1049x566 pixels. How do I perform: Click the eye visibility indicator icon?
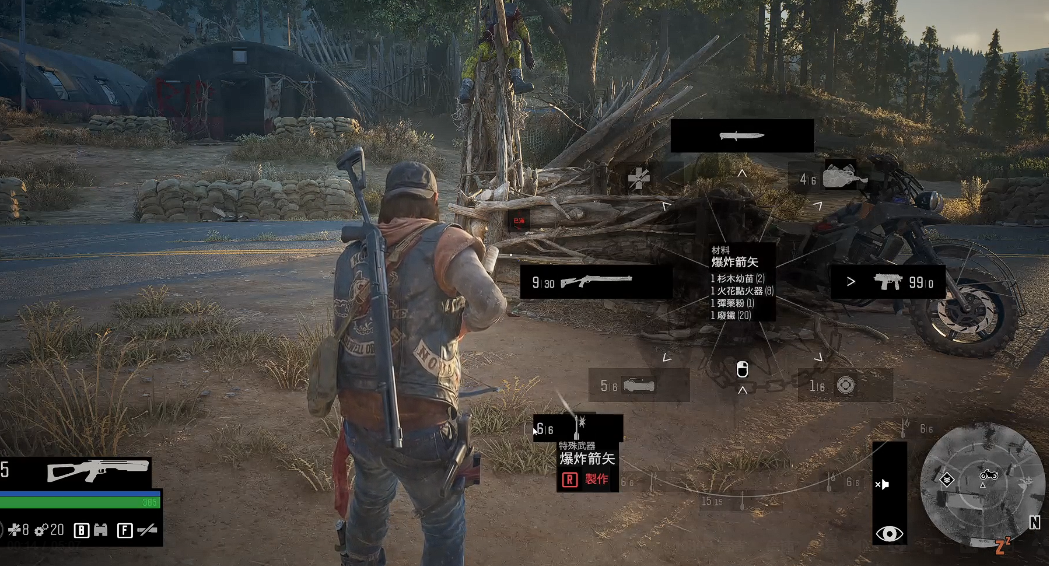tap(889, 534)
